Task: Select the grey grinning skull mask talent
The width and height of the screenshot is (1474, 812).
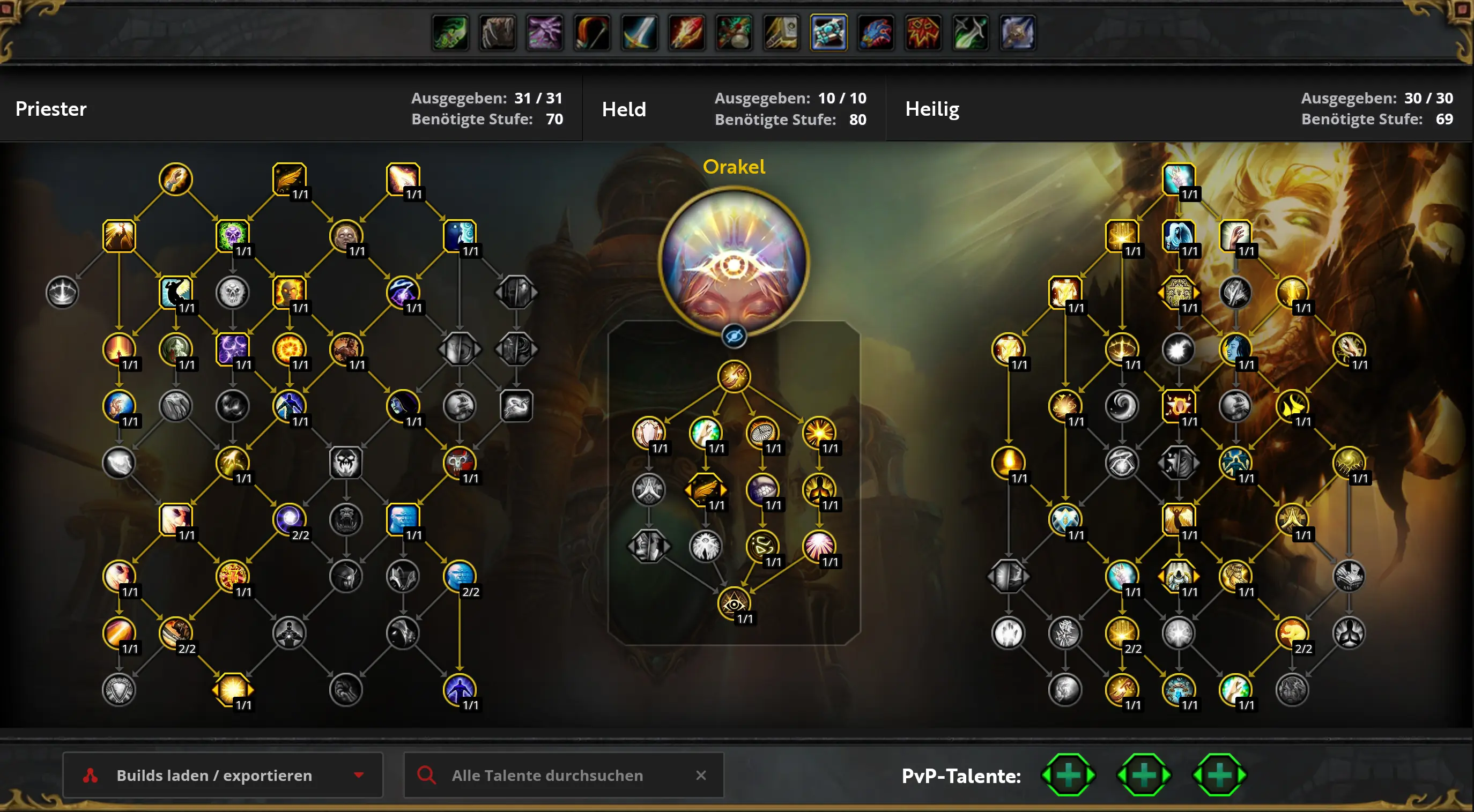Action: pos(346,462)
